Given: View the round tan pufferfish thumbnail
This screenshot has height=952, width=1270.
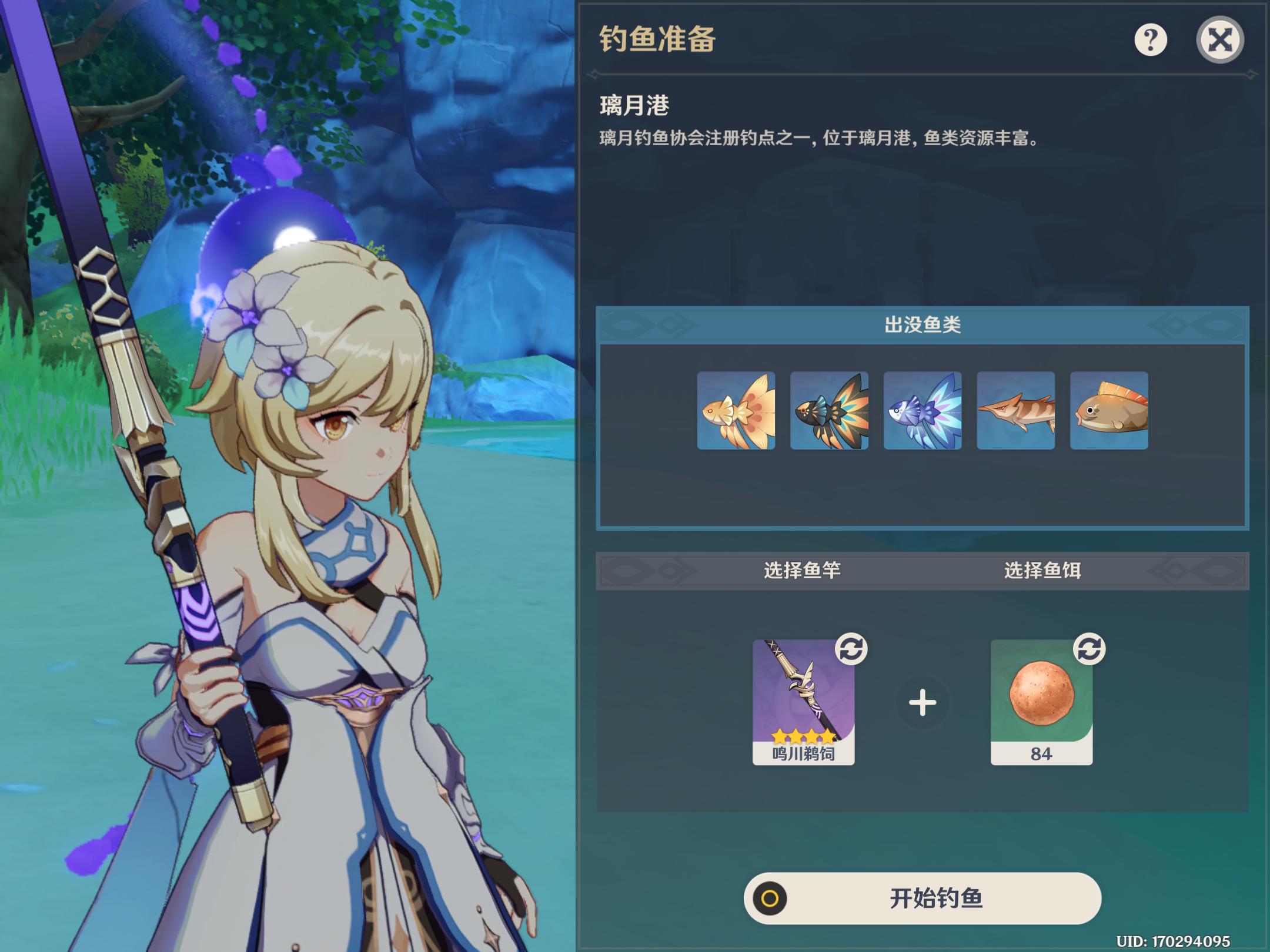Looking at the screenshot, I should click(1109, 411).
